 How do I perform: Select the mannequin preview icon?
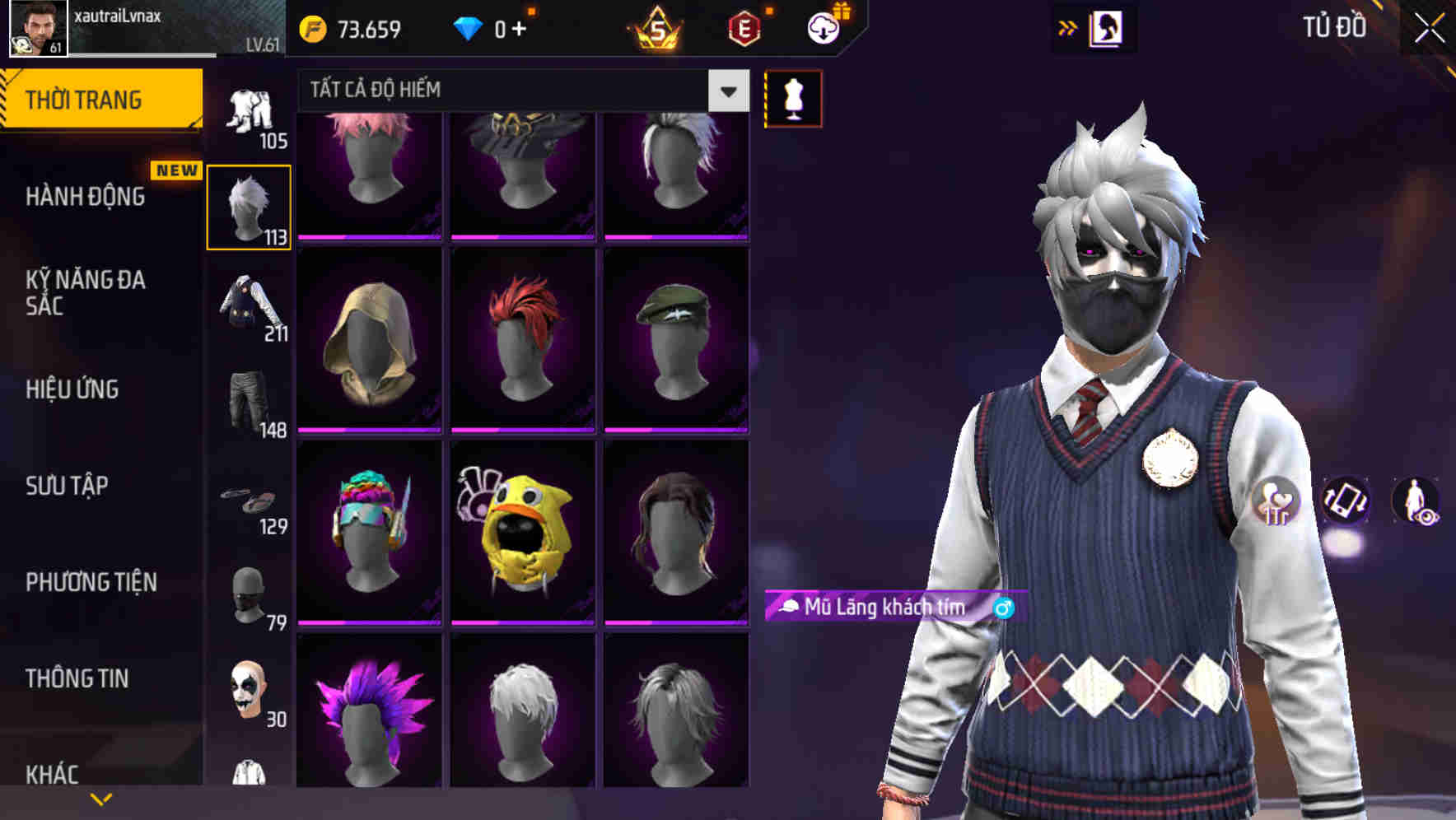point(793,97)
